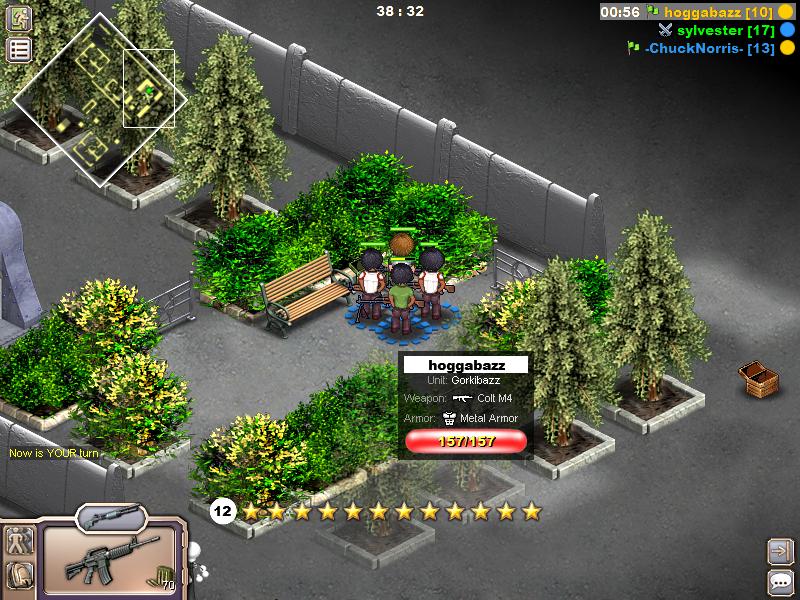
Task: Open the chat speech bubble
Action: (778, 582)
